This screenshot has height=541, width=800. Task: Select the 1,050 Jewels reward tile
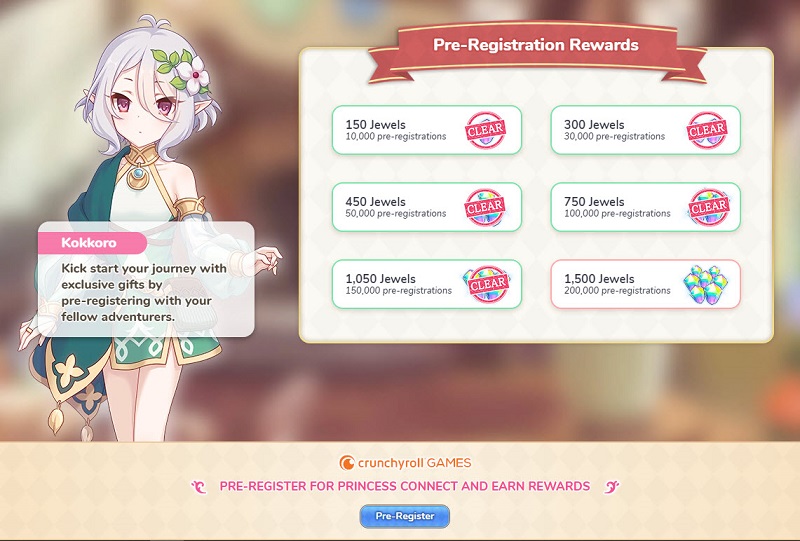[427, 284]
